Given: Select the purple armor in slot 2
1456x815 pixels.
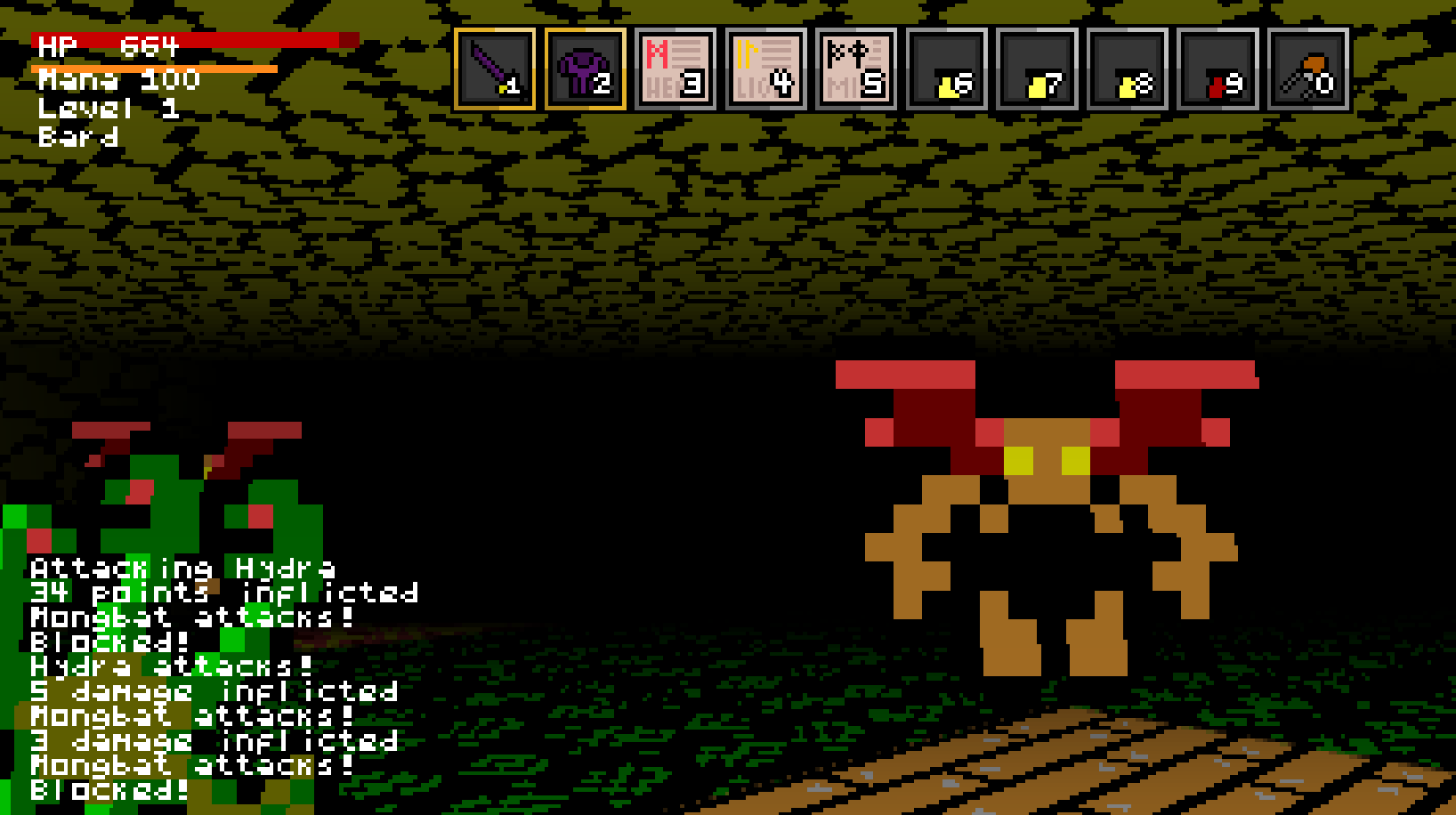Looking at the screenshot, I should pos(586,69).
